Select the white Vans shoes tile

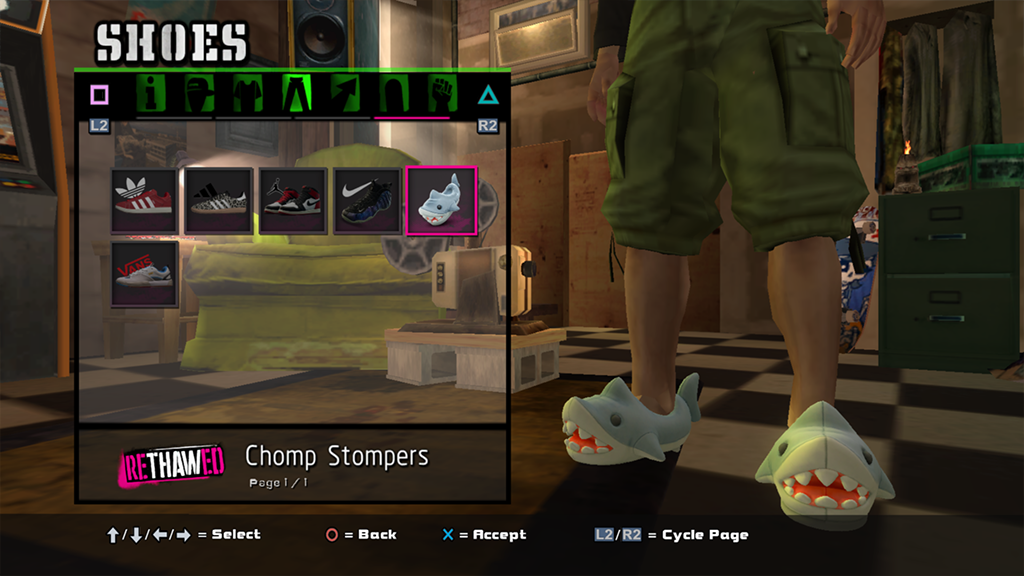(x=144, y=274)
